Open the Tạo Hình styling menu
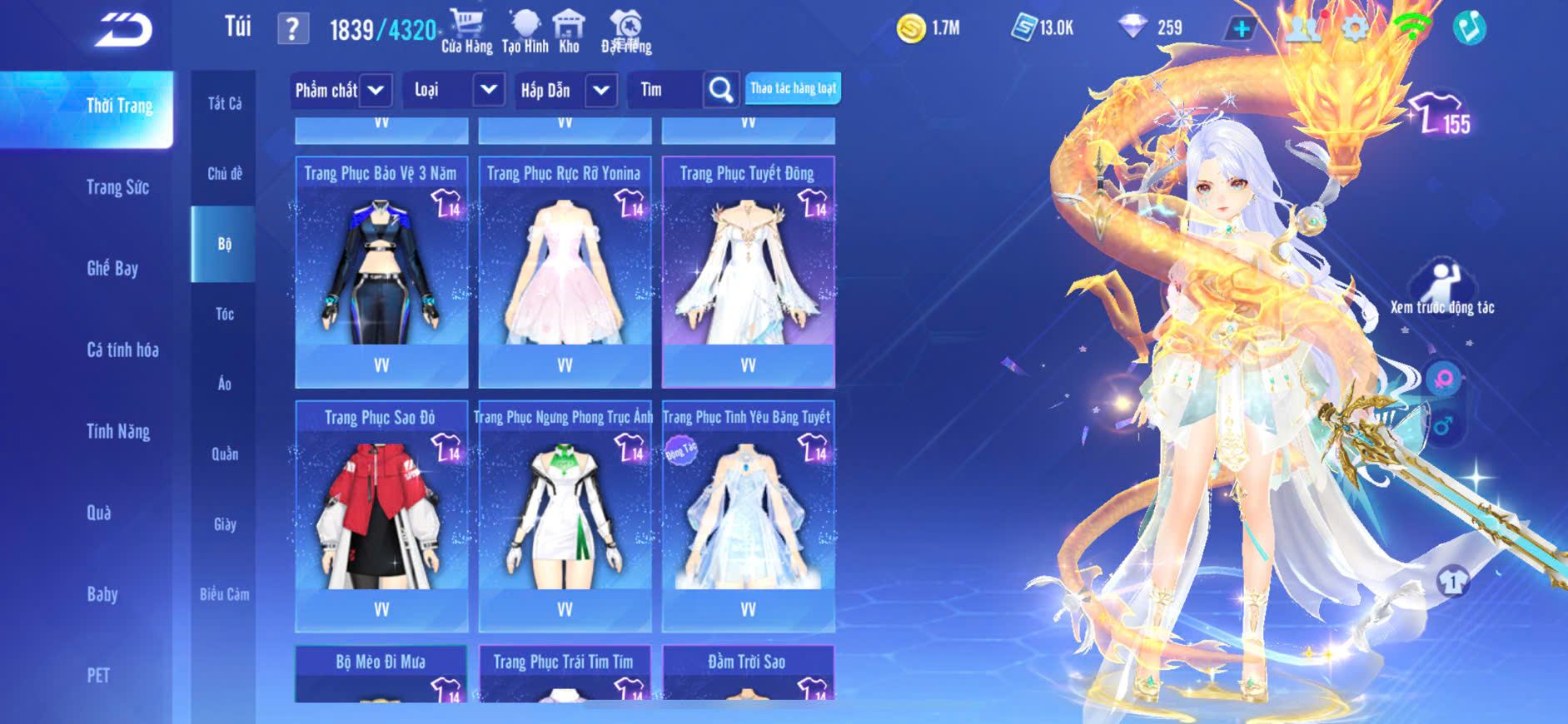This screenshot has width=1568, height=724. 525,31
